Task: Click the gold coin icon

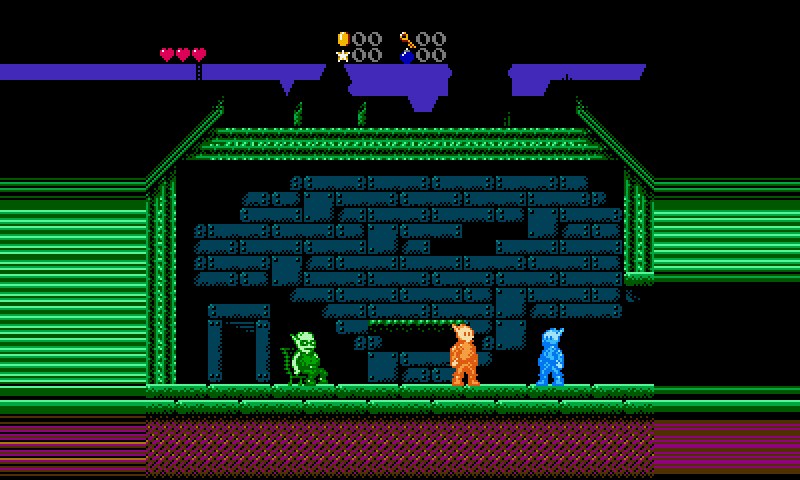Action: point(343,39)
